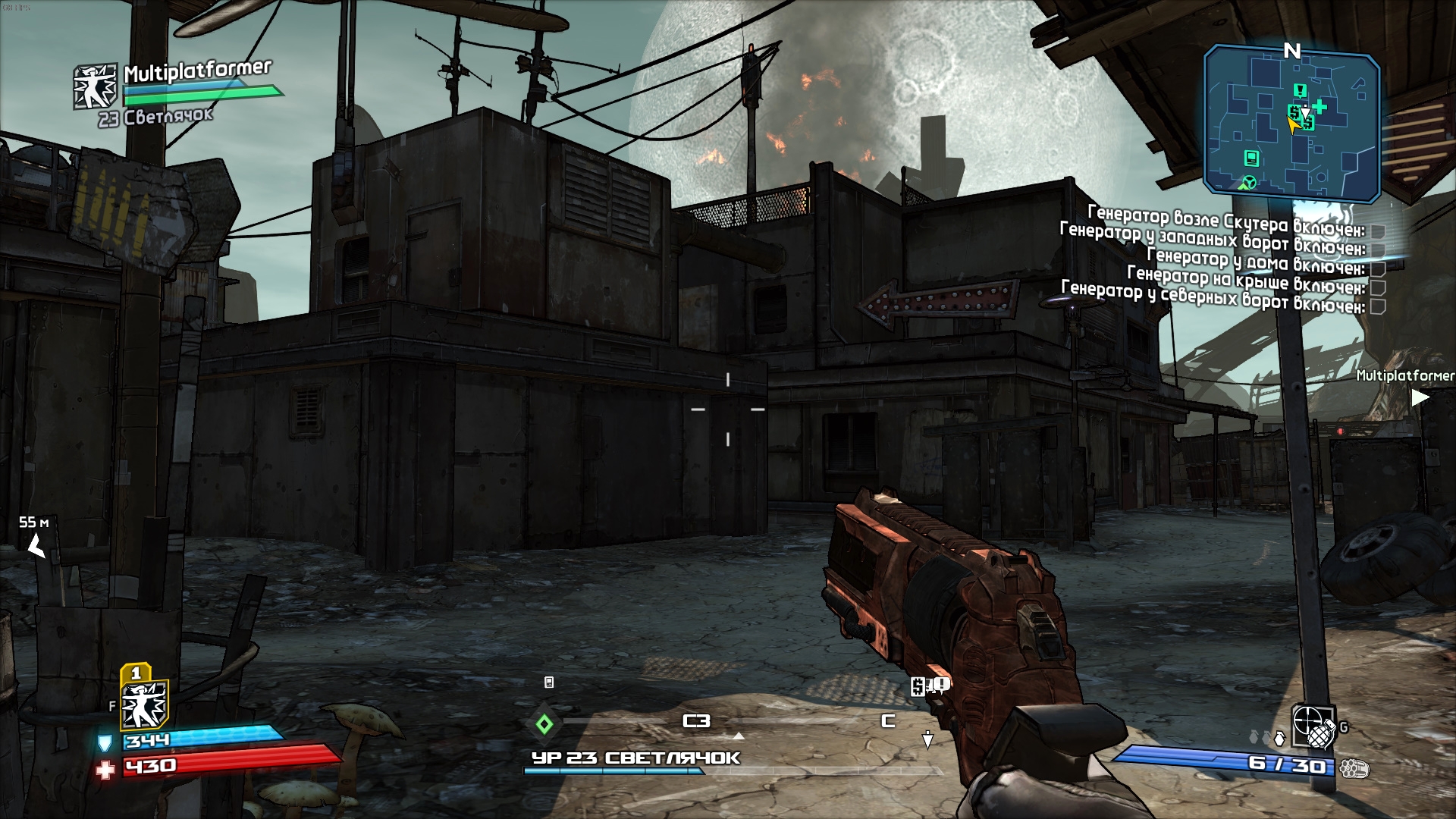The image size is (1456, 819).
Task: Select the yellow player arrow on minimap
Action: click(1292, 125)
